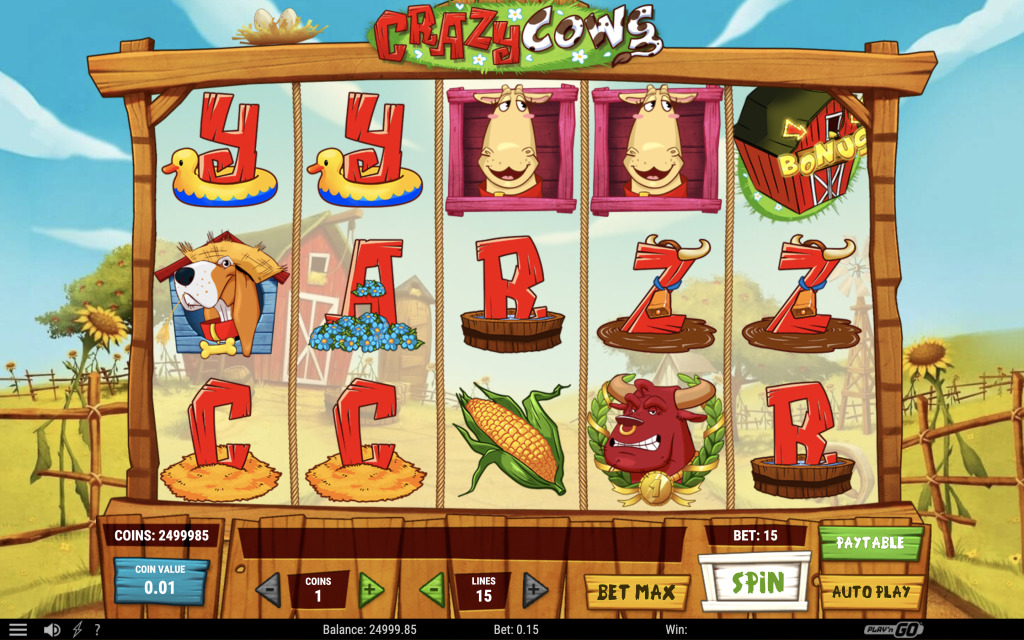The width and height of the screenshot is (1024, 640).
Task: Increase coins with the green plus arrow
Action: [371, 590]
